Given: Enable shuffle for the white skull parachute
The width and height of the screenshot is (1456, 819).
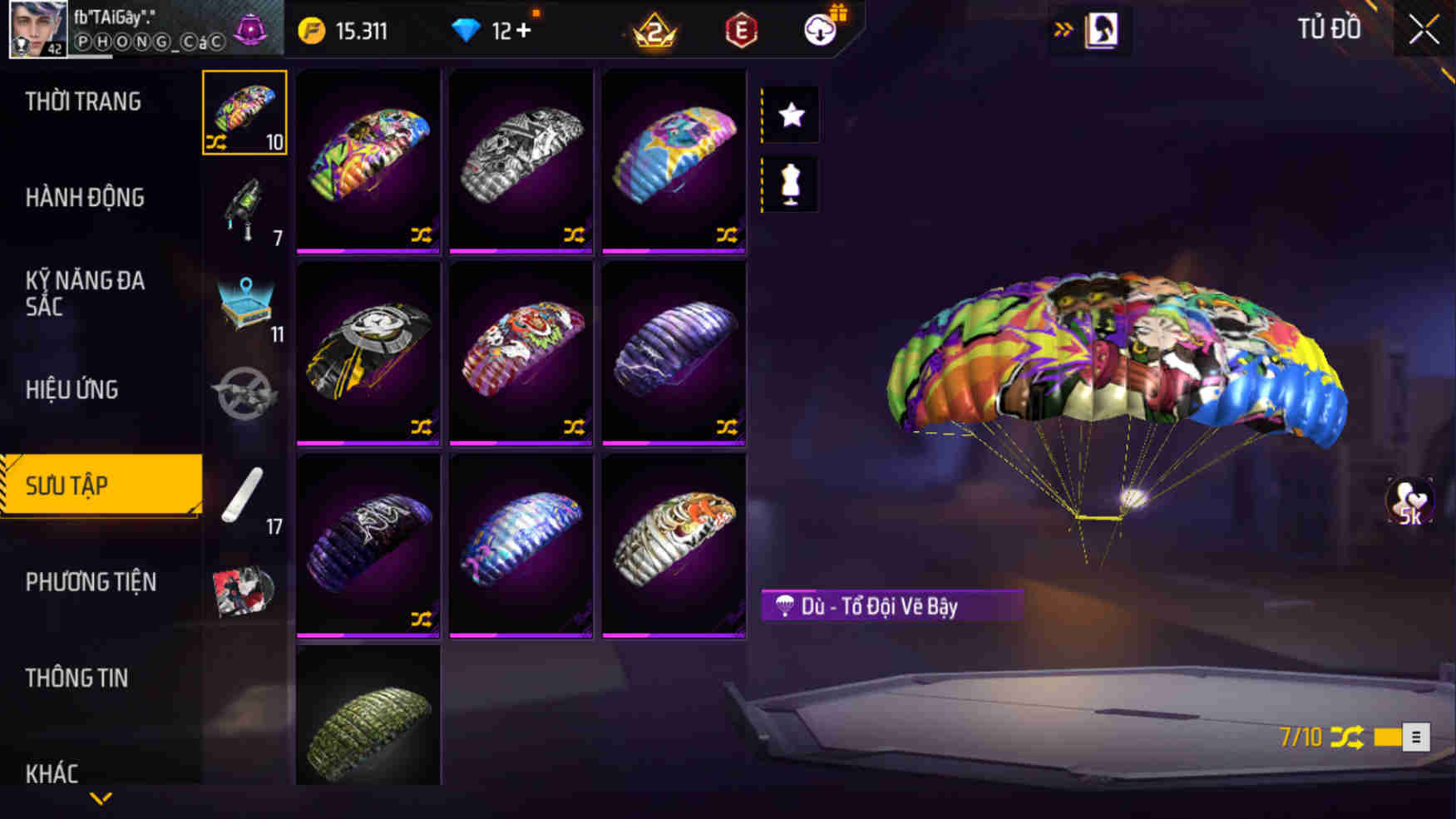Looking at the screenshot, I should 574,236.
